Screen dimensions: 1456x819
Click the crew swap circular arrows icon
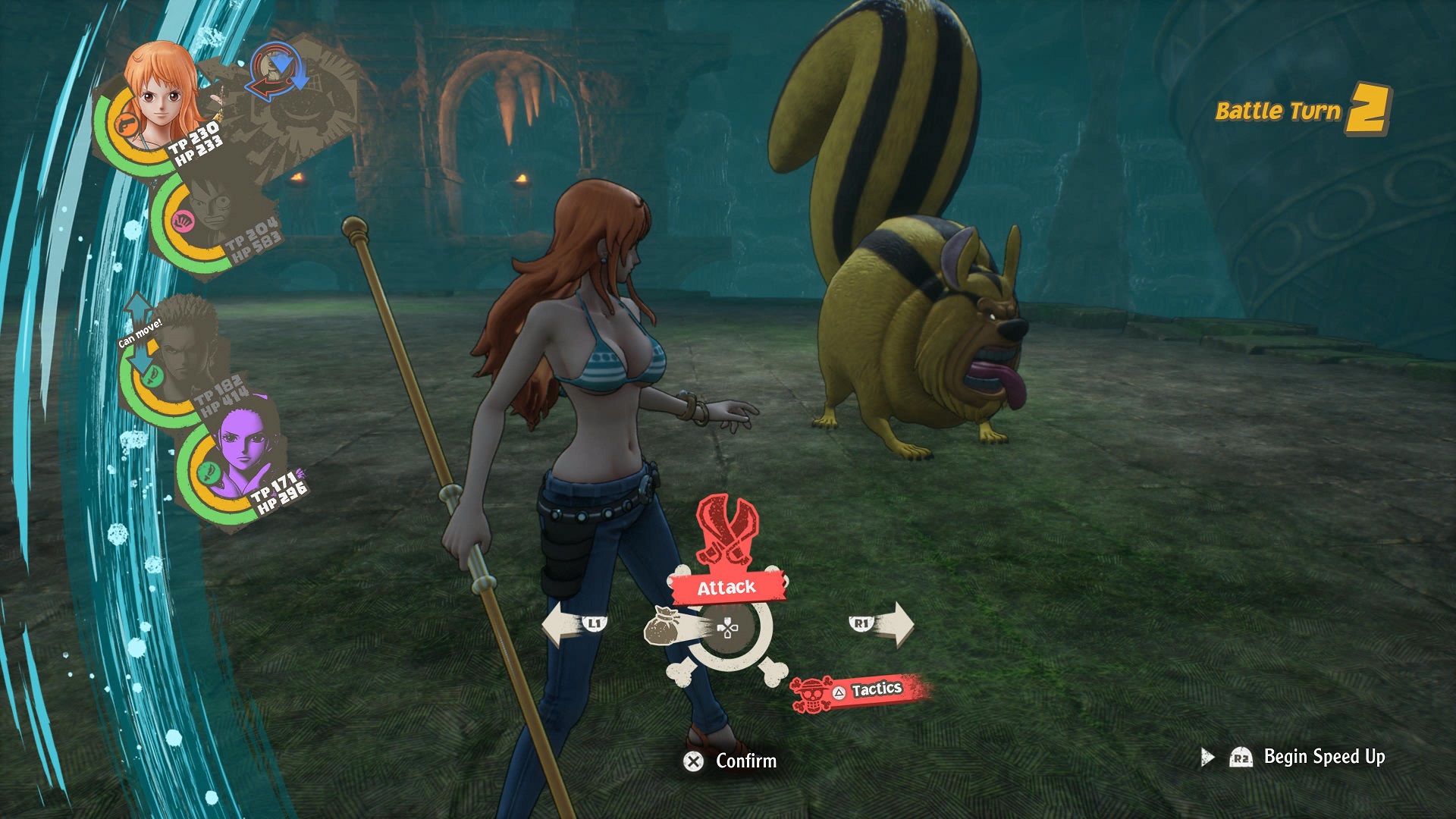coord(278,73)
